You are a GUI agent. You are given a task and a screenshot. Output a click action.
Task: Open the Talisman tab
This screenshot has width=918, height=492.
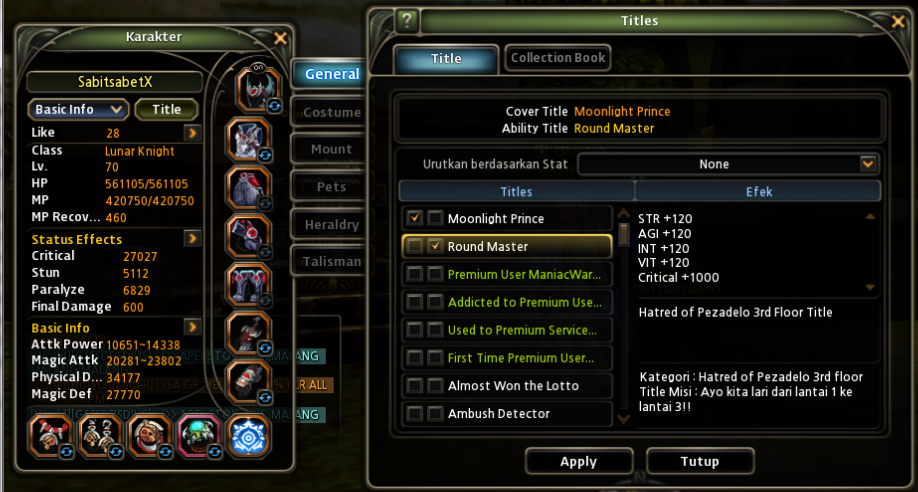click(x=331, y=262)
